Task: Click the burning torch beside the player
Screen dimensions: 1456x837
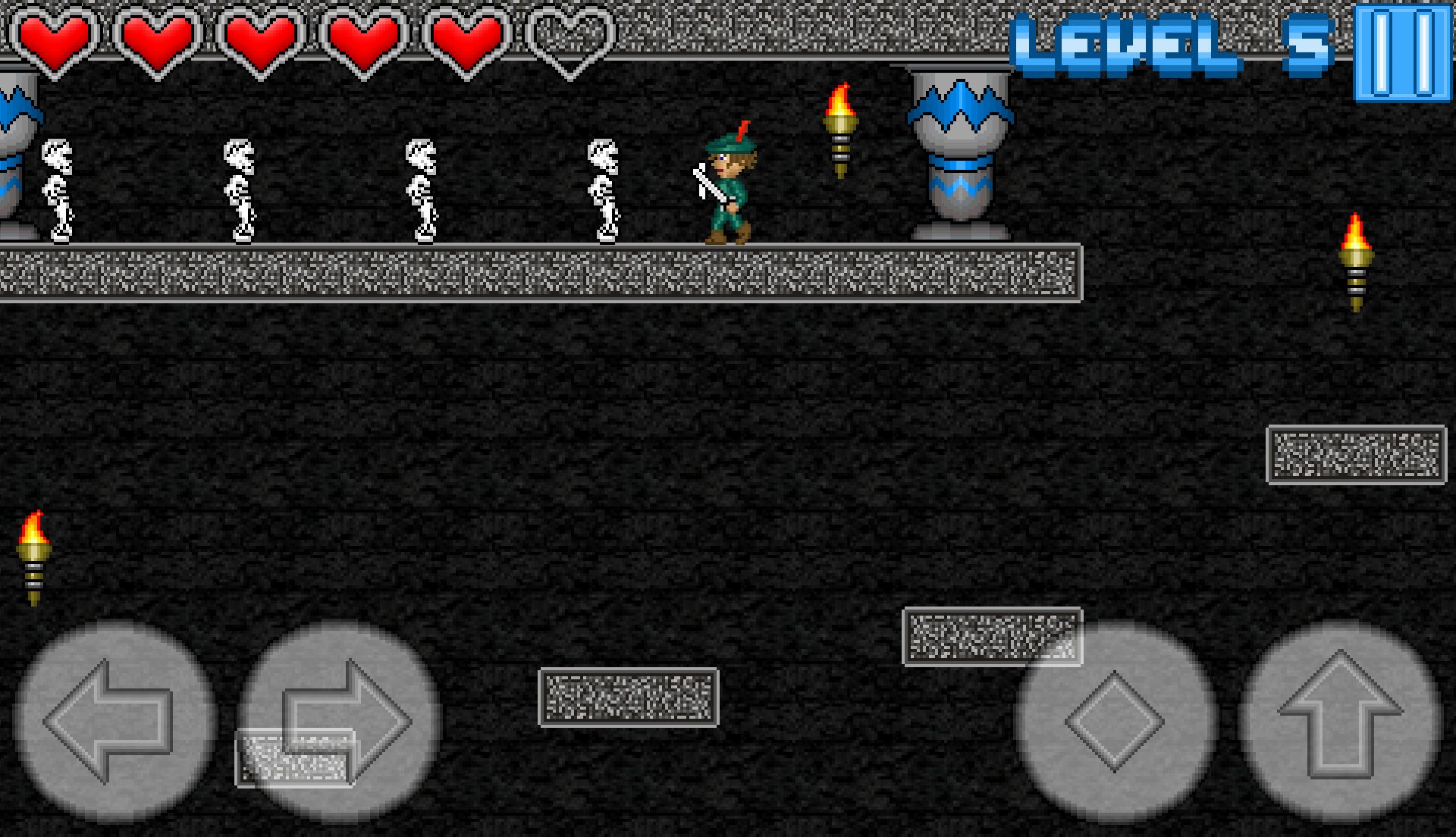Action: click(x=839, y=129)
